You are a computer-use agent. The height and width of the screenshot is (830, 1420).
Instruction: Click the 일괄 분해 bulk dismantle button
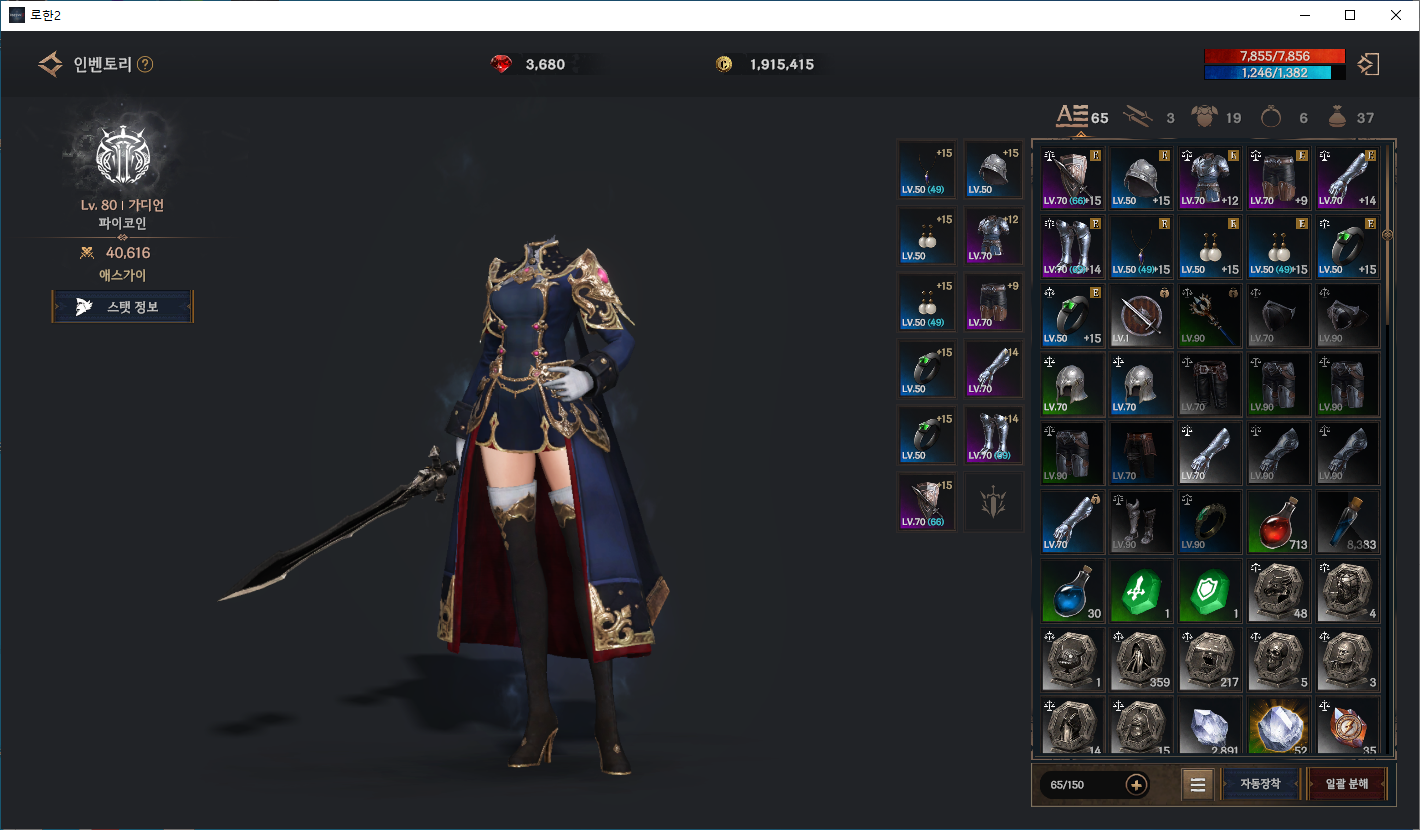coord(1347,784)
